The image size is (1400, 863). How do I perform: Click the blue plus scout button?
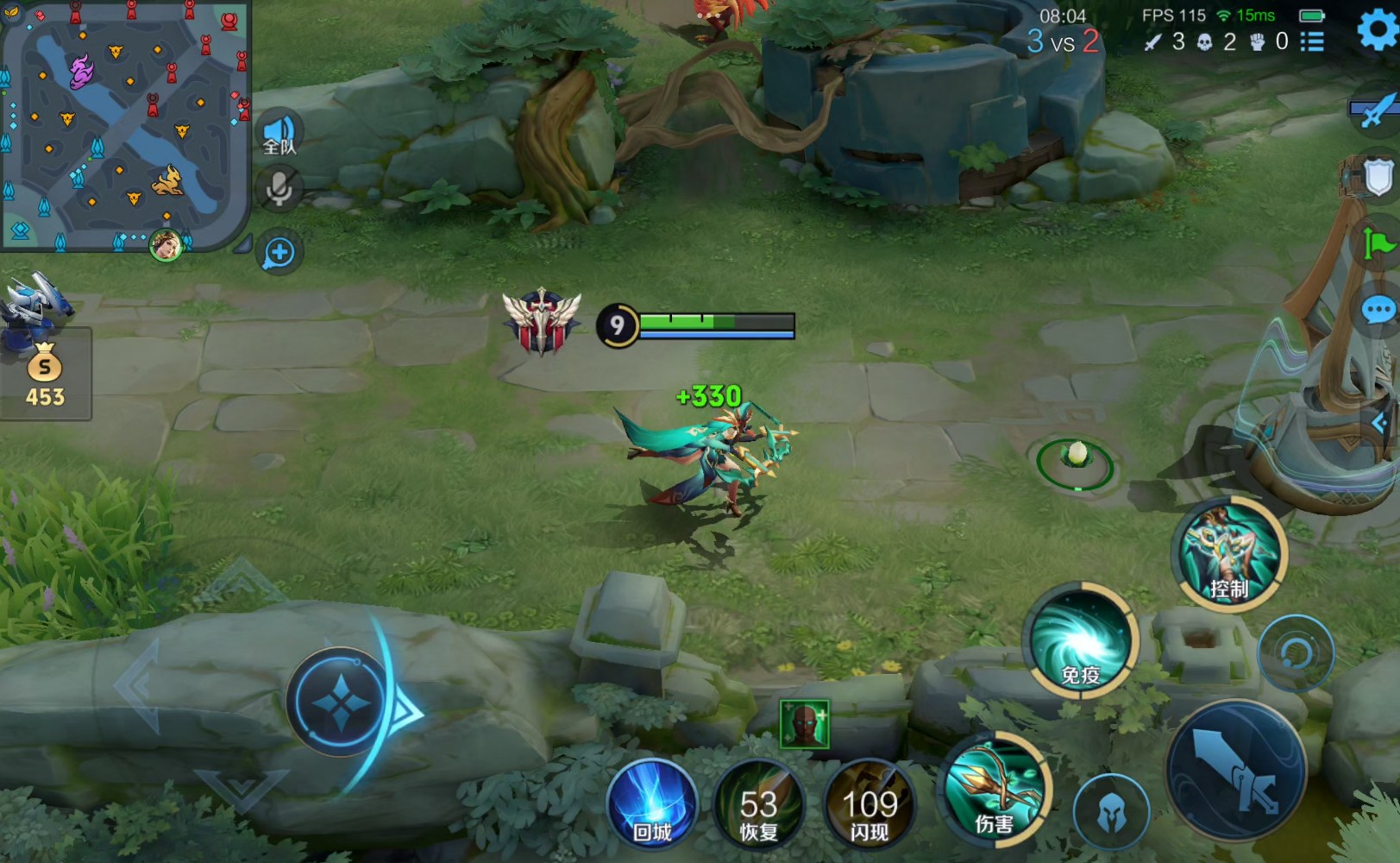tap(279, 253)
